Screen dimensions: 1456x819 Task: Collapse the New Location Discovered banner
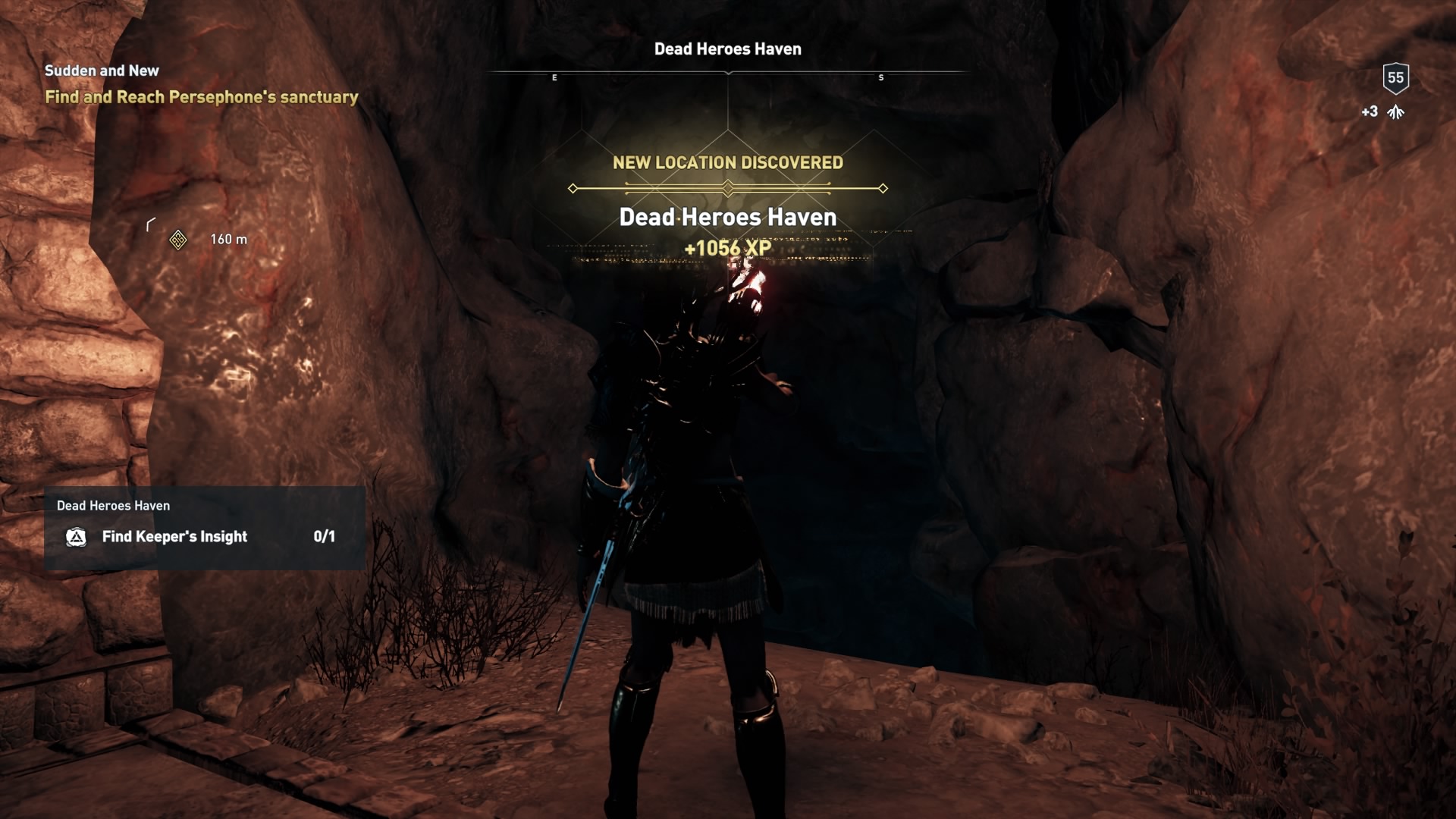click(x=728, y=162)
